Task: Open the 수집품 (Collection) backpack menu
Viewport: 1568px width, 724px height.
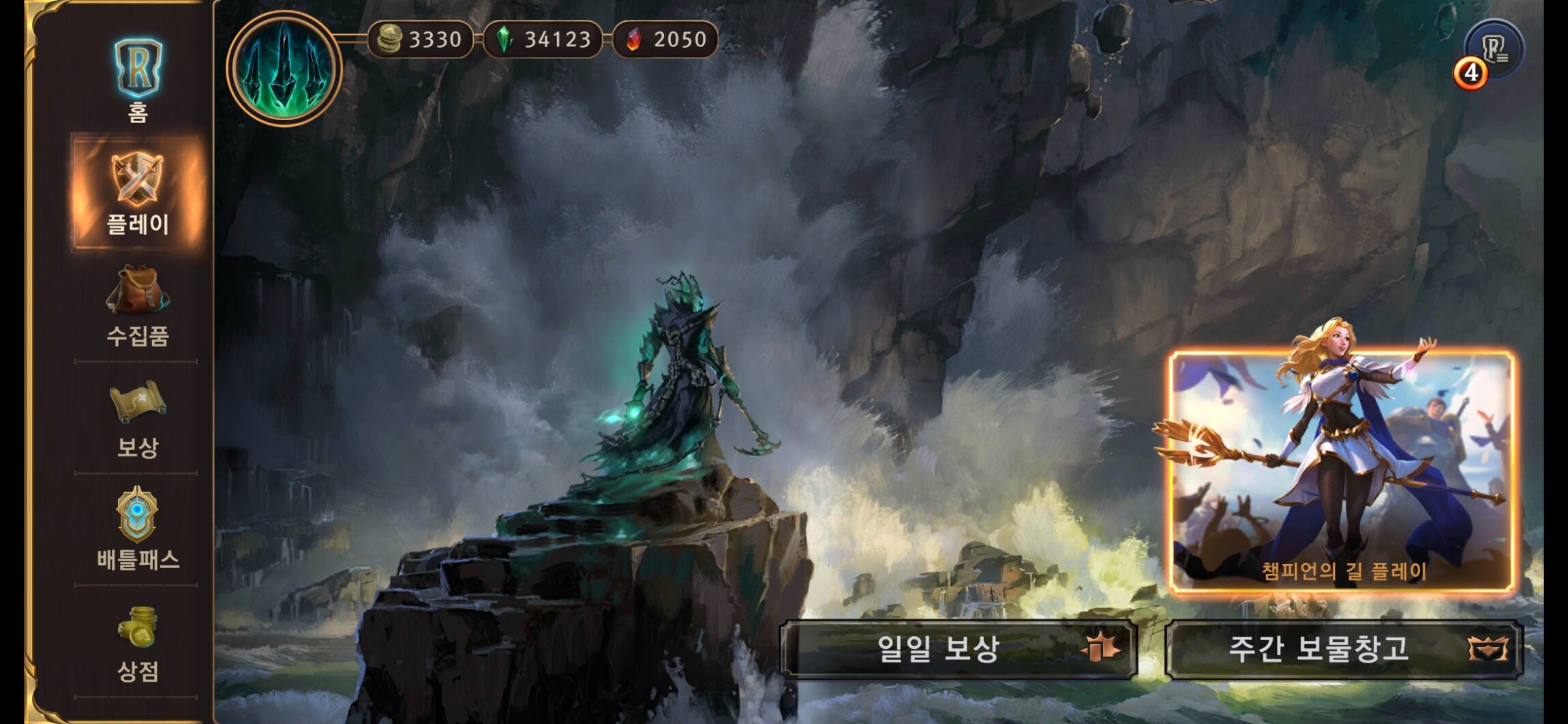Action: click(137, 307)
